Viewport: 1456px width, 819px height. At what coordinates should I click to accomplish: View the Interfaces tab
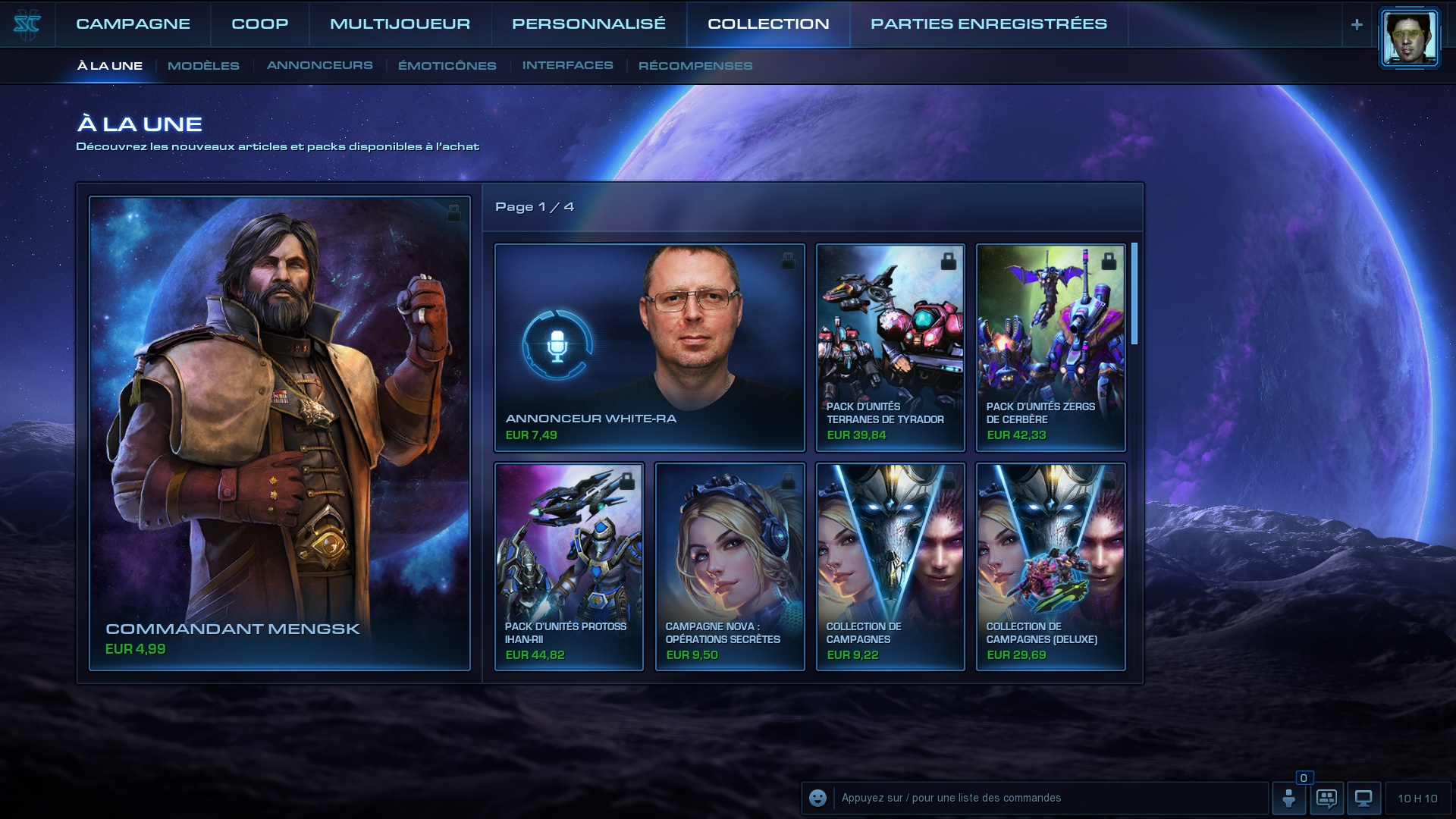point(567,66)
